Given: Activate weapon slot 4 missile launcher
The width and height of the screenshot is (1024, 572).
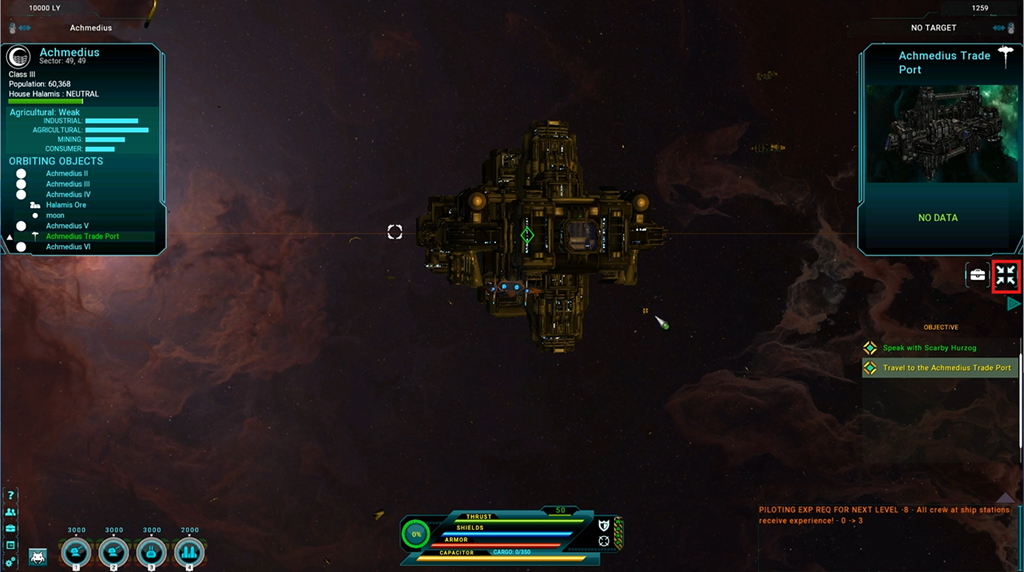Looking at the screenshot, I should [189, 552].
